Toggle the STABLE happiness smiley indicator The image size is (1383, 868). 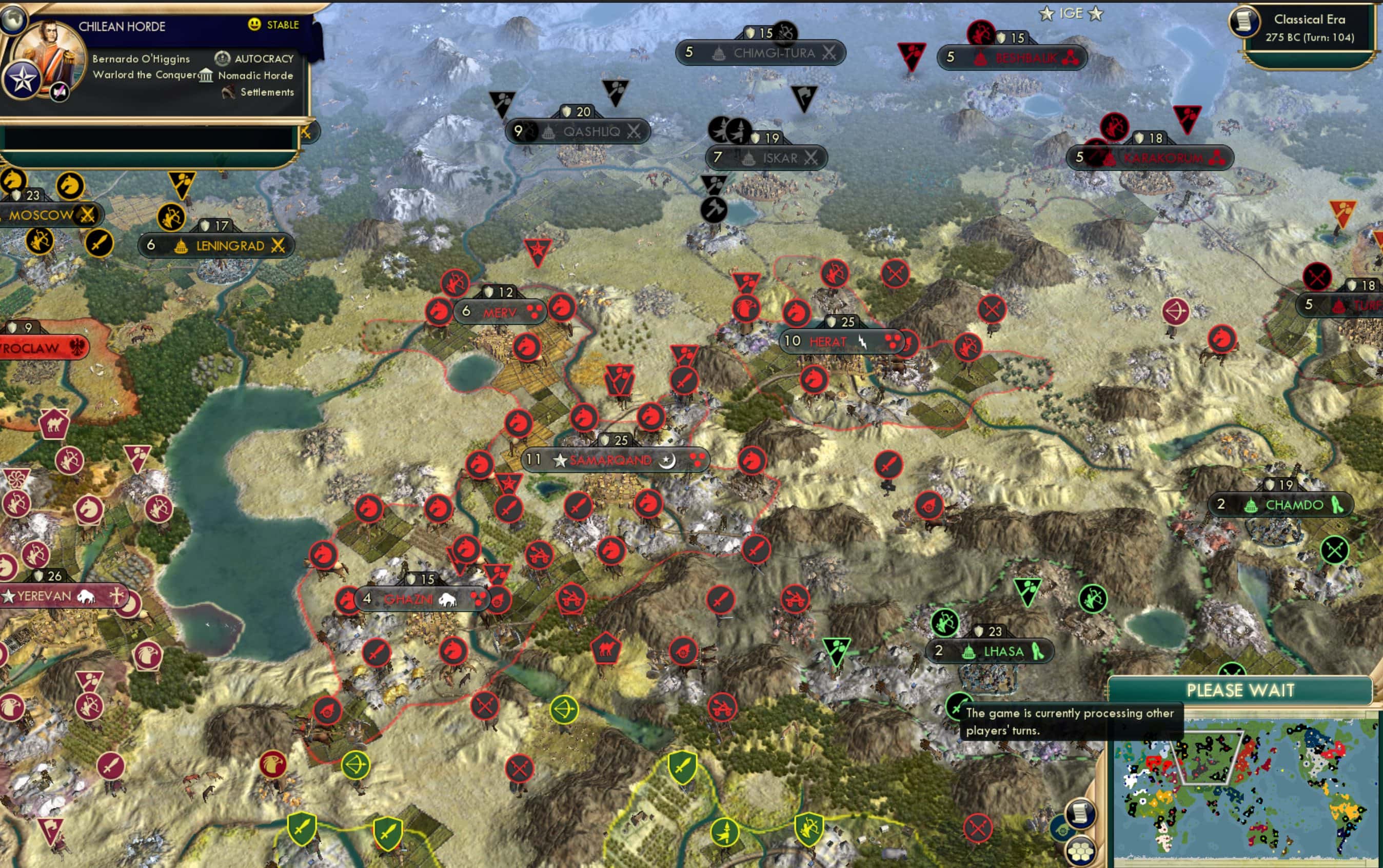point(255,25)
